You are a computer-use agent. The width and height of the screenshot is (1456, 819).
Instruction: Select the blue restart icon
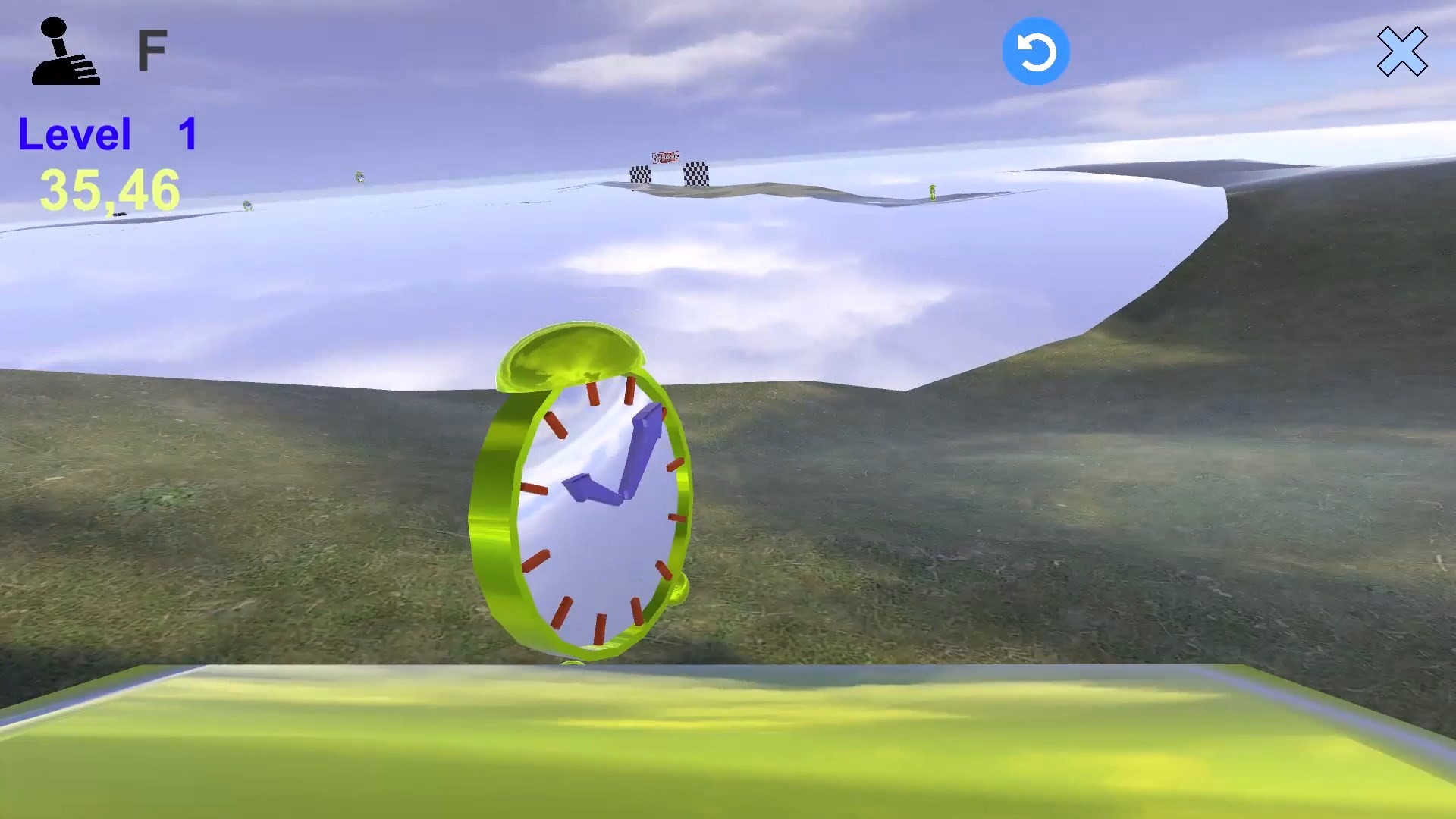[x=1036, y=50]
